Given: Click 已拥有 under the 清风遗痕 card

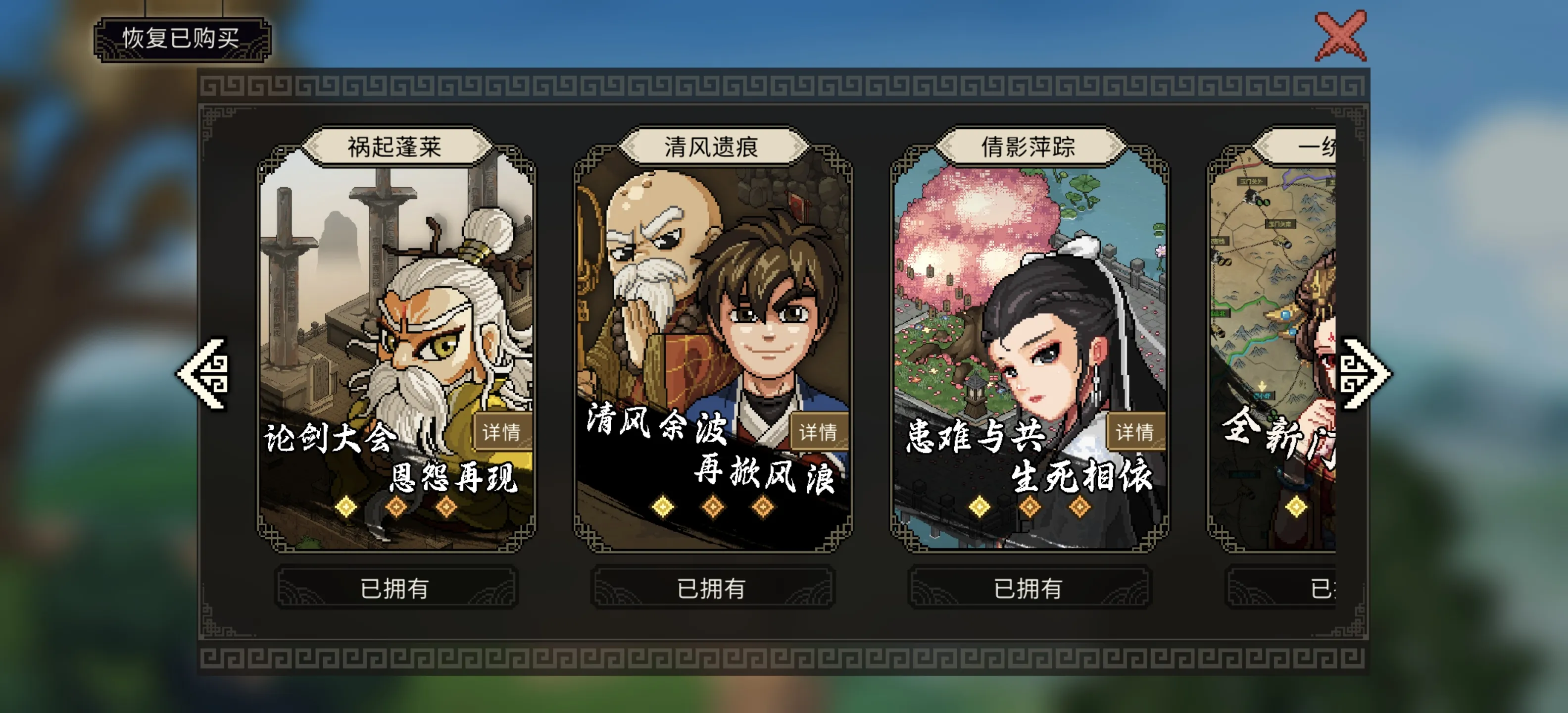Looking at the screenshot, I should tap(712, 587).
